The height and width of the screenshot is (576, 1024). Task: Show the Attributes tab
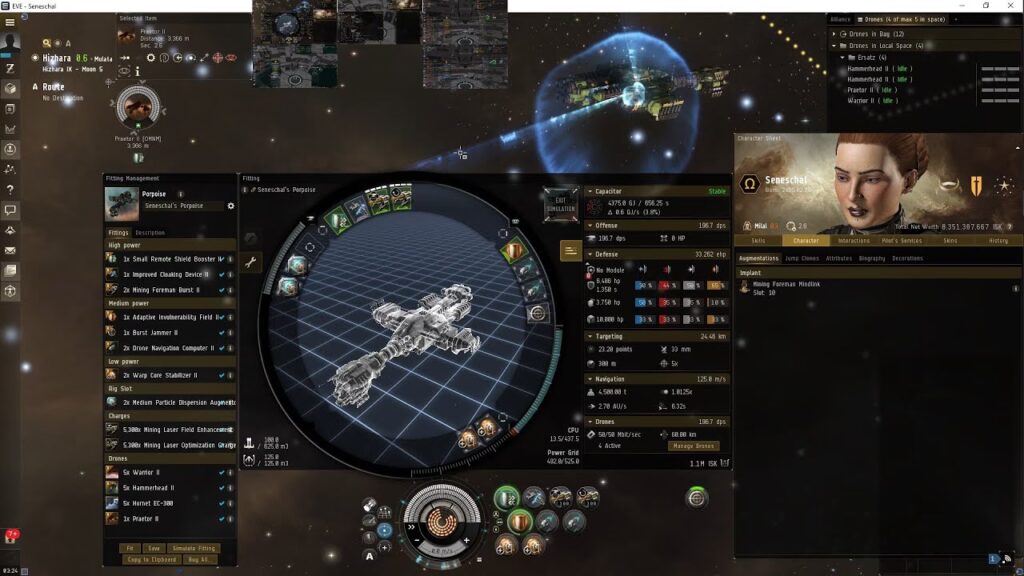pyautogui.click(x=839, y=258)
